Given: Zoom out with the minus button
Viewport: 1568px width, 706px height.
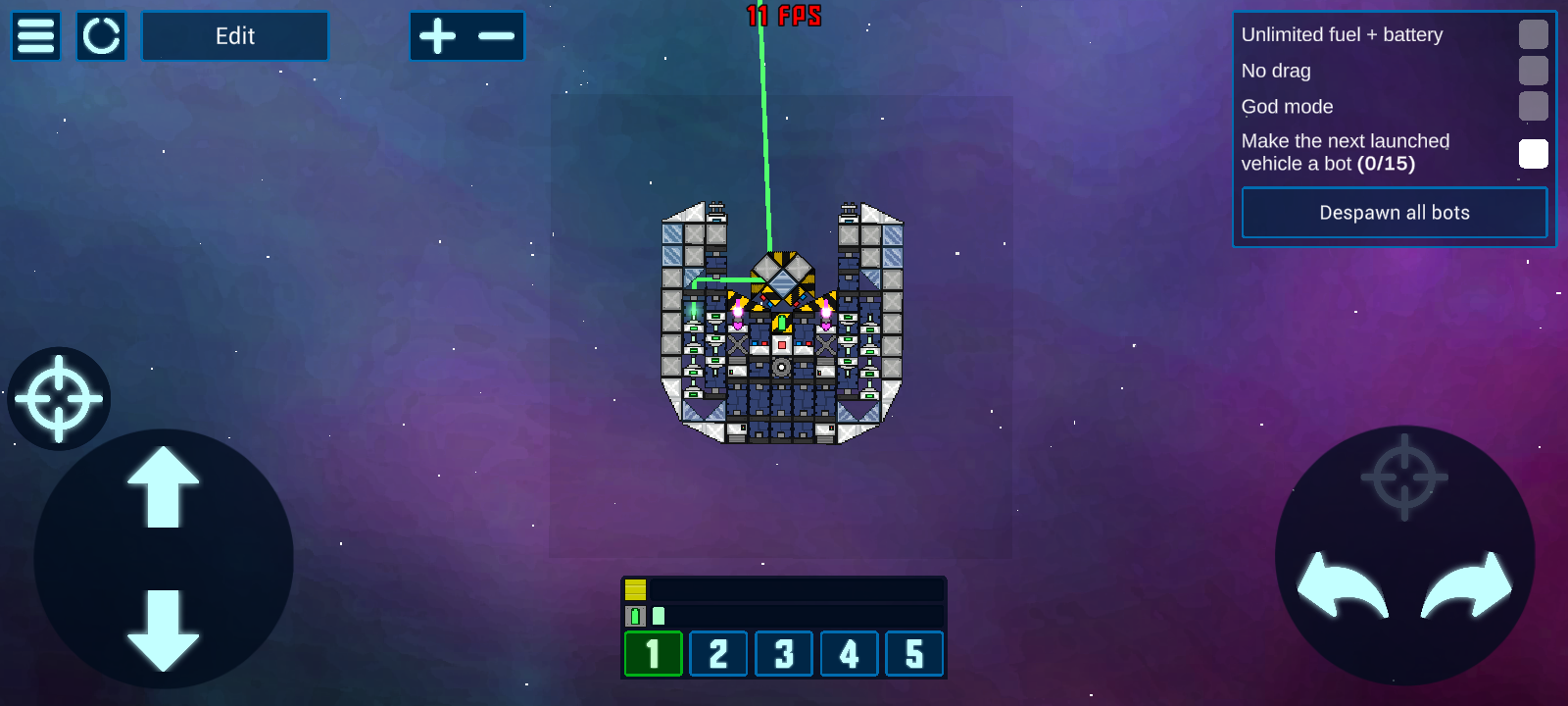Looking at the screenshot, I should point(496,36).
